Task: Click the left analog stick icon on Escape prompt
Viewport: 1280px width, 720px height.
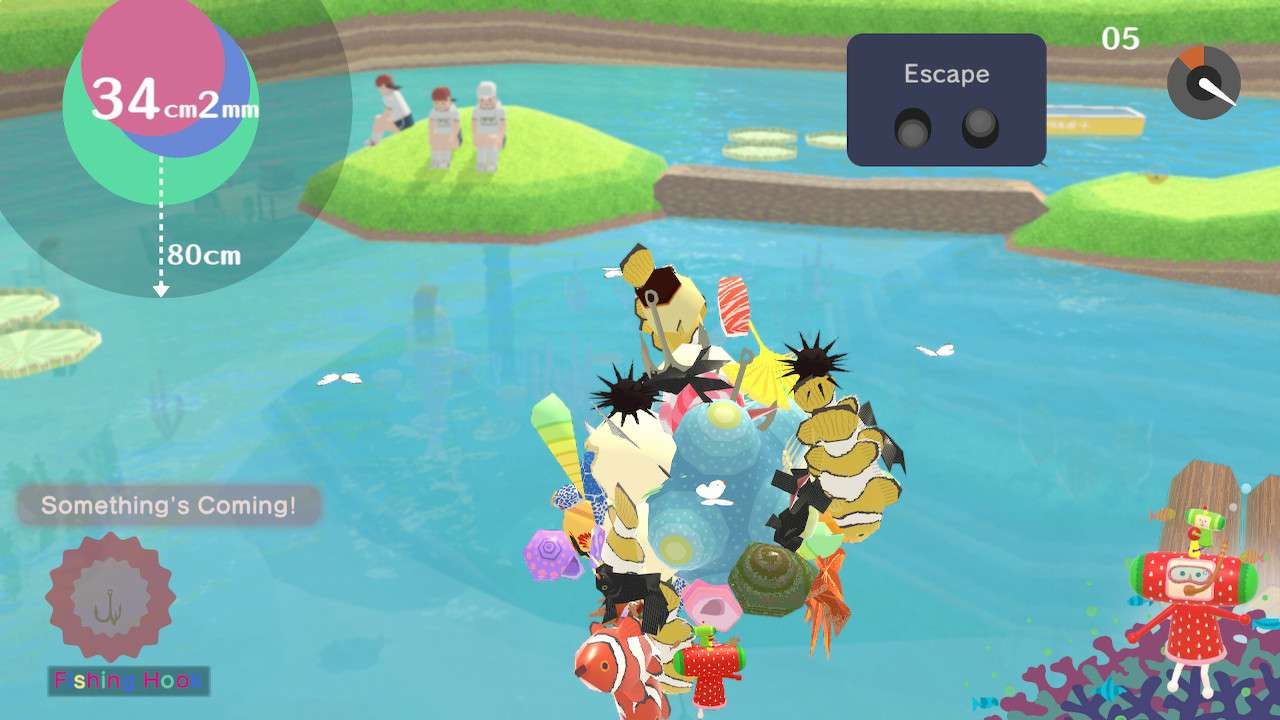Action: click(913, 127)
